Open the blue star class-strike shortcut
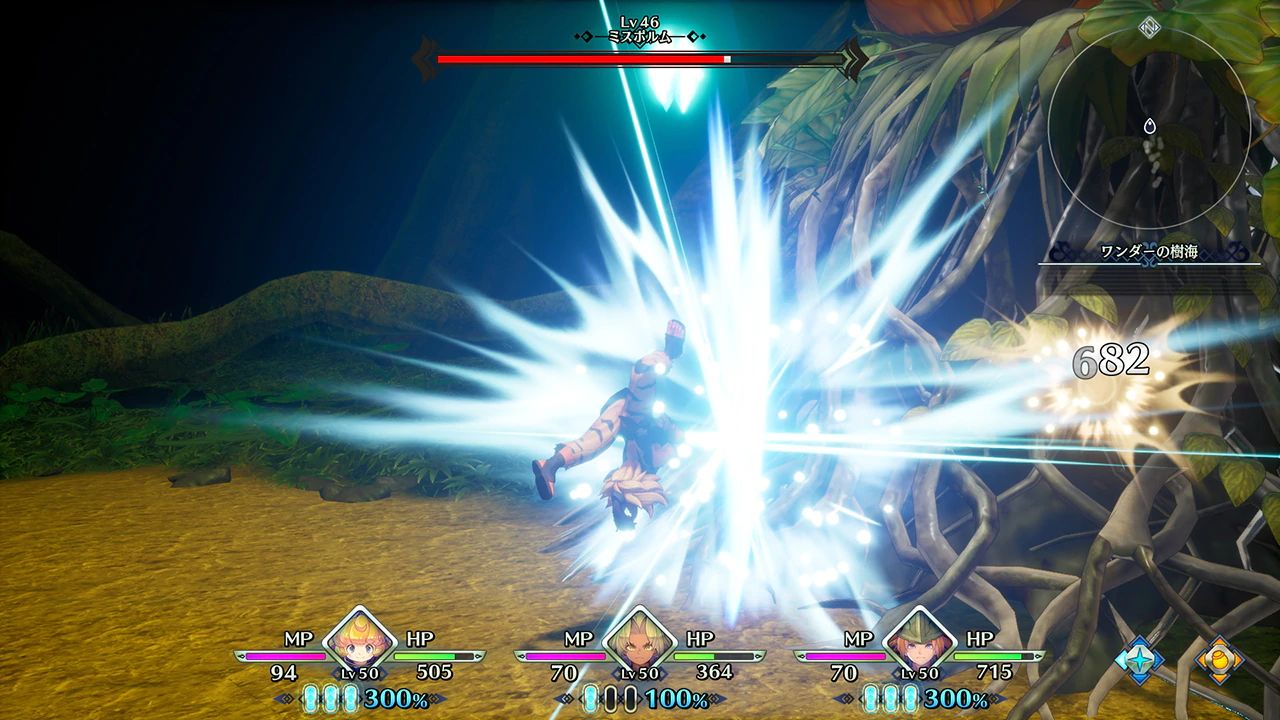Screen dimensions: 1280x720 pyautogui.click(x=1140, y=659)
